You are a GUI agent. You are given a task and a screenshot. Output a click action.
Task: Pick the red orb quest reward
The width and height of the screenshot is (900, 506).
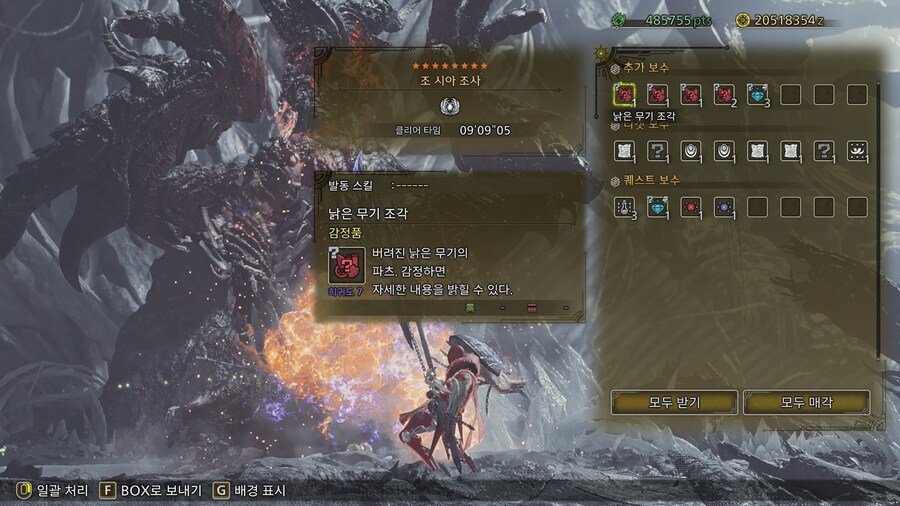click(x=691, y=207)
